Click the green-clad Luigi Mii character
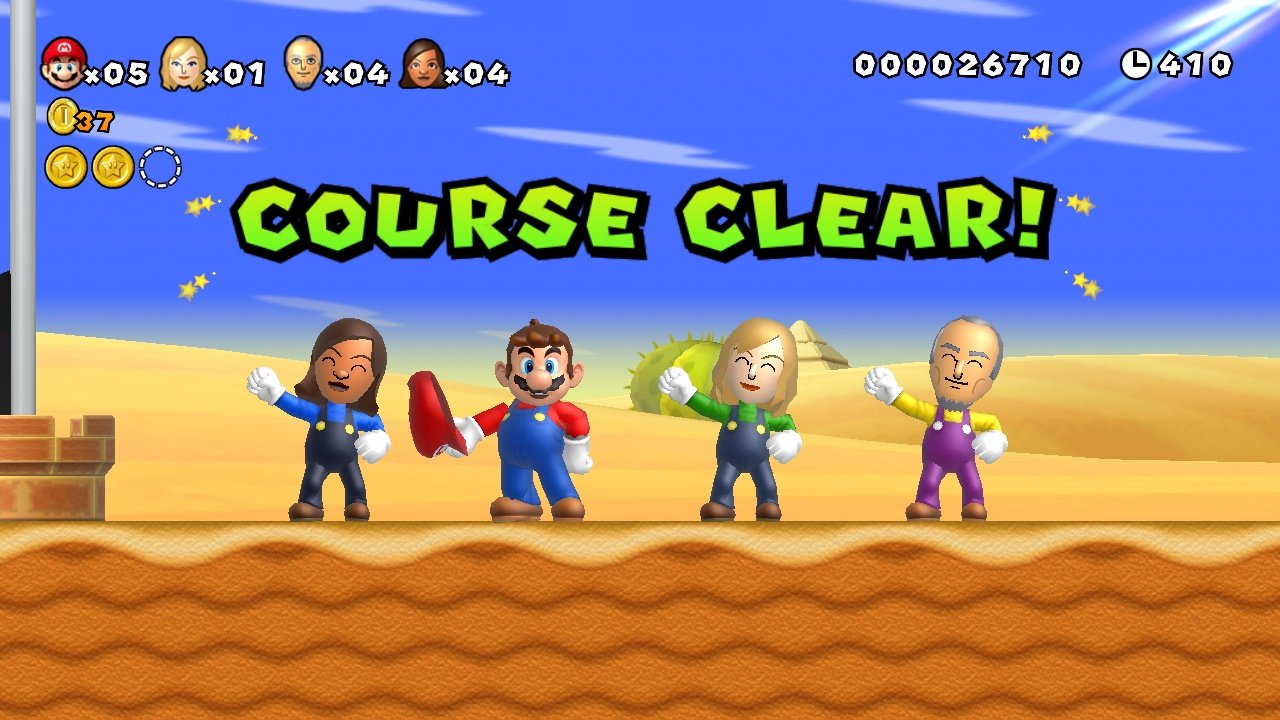This screenshot has width=1280, height=720. point(745,430)
